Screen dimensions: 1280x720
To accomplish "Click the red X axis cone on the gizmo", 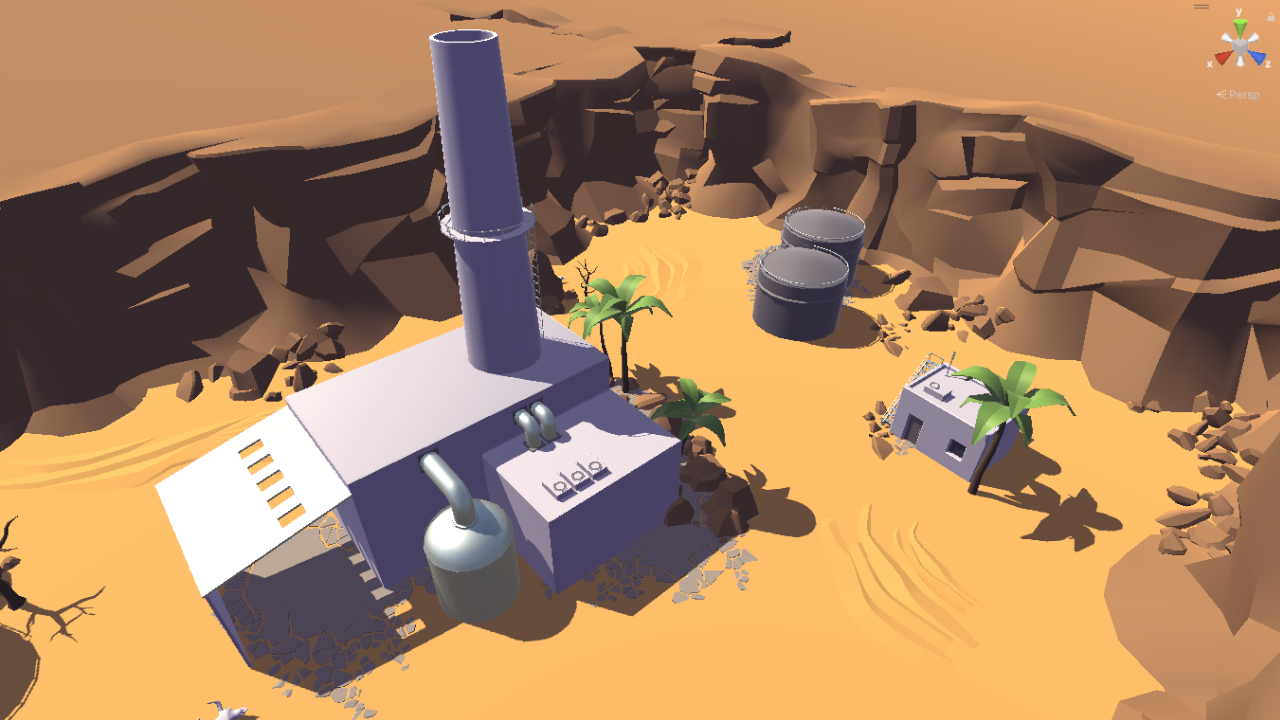I will click(1221, 58).
